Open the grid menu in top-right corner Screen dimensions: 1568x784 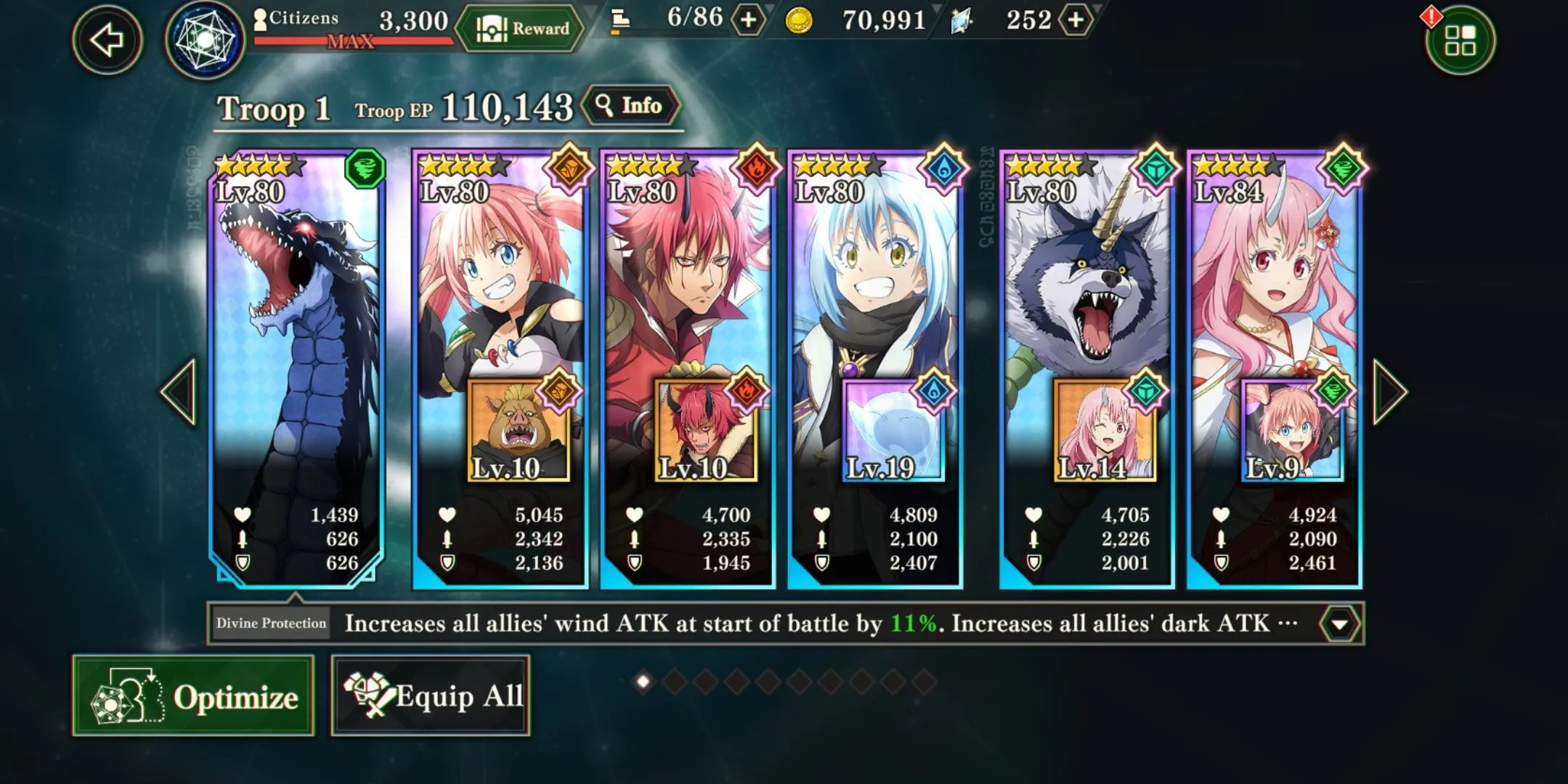1460,40
